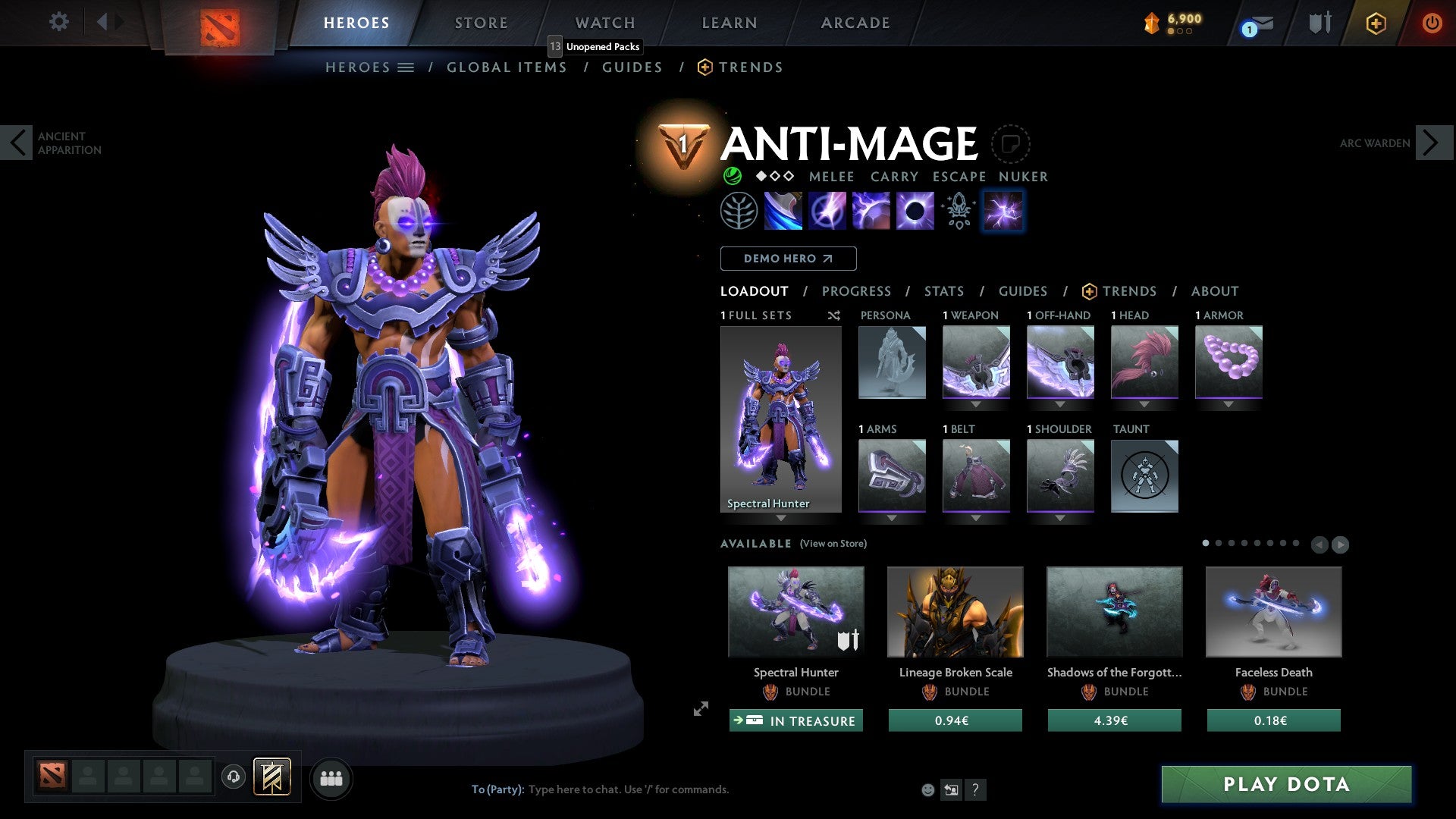1456x819 pixels.
Task: Click the Demo Hero button
Action: tap(788, 259)
